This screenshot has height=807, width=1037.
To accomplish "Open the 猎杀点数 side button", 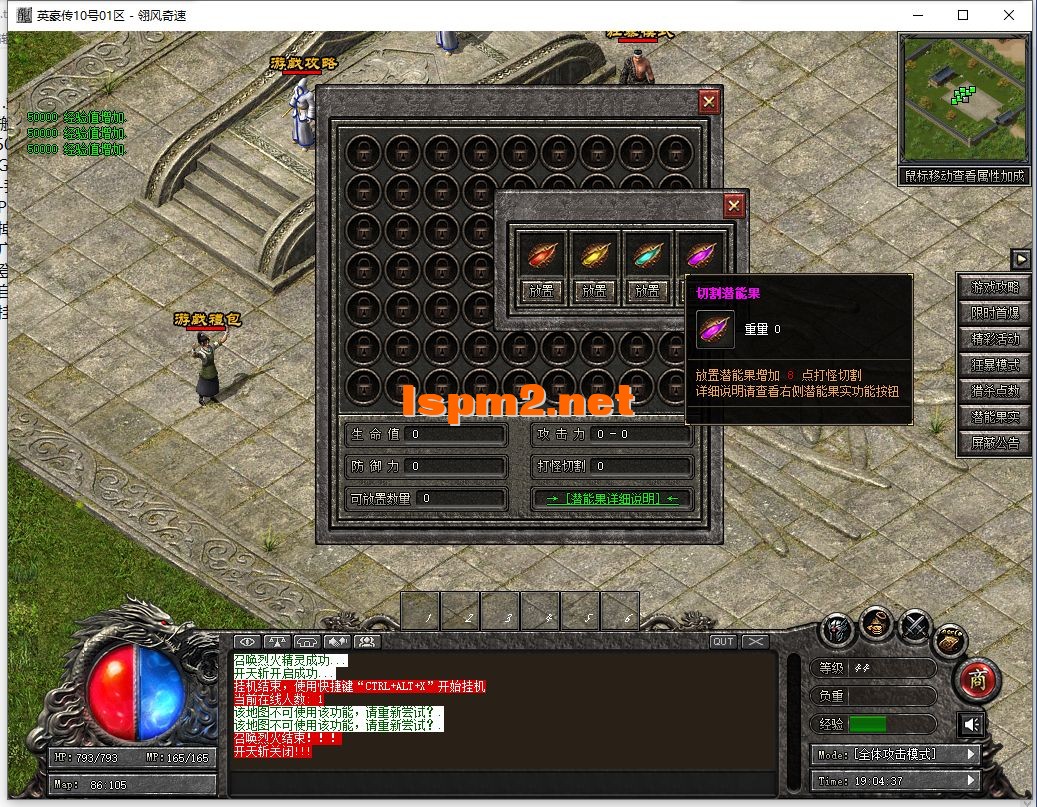I will point(995,391).
